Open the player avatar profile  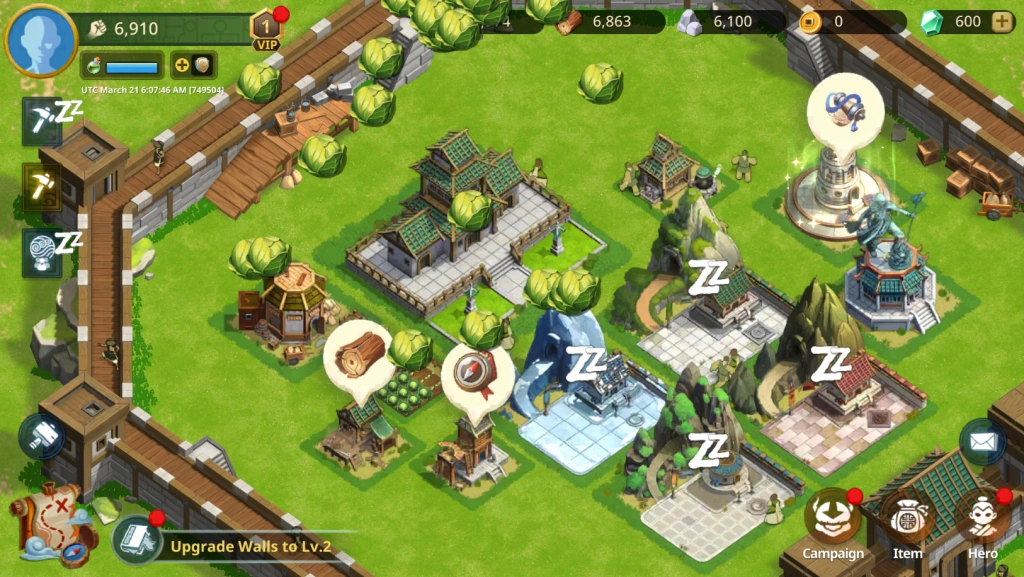(41, 40)
